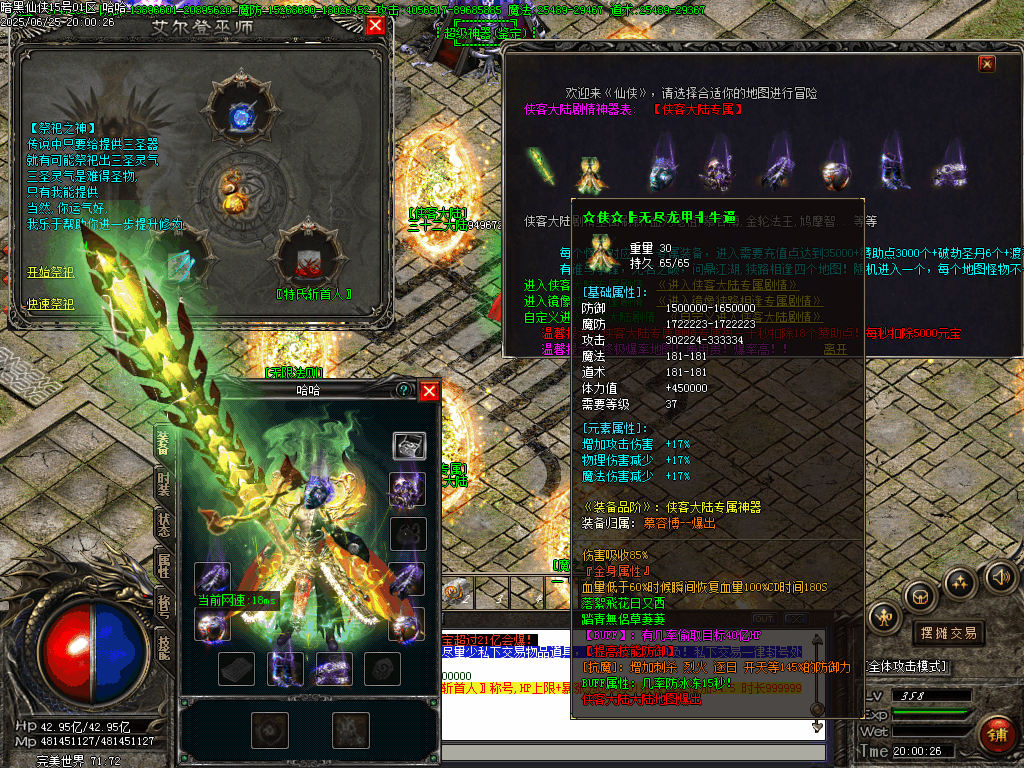Close the 仙侠 map selection dialog
The image size is (1024, 768).
[x=987, y=64]
